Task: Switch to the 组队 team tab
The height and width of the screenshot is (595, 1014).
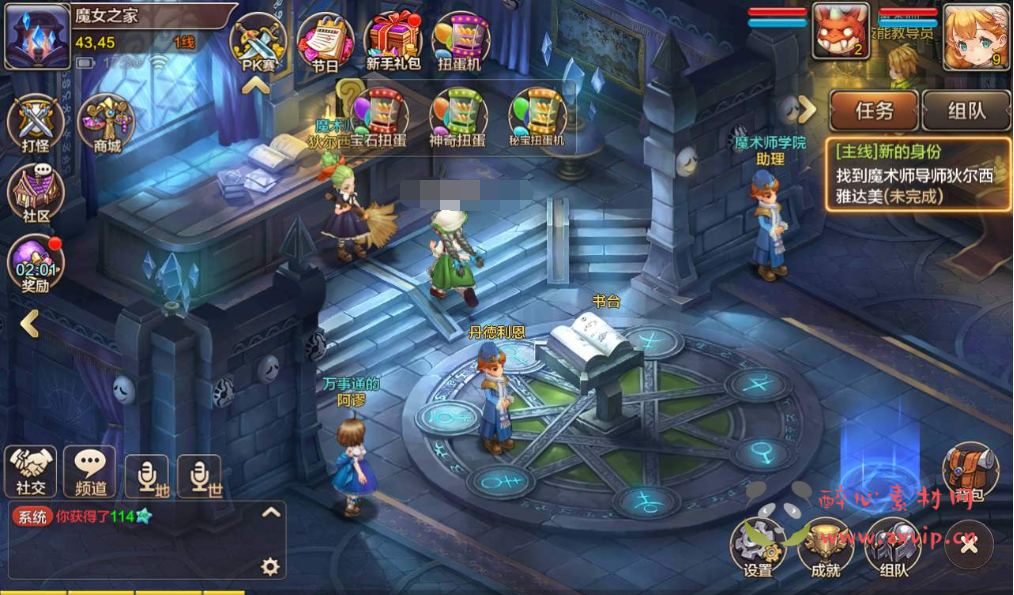Action: (966, 111)
